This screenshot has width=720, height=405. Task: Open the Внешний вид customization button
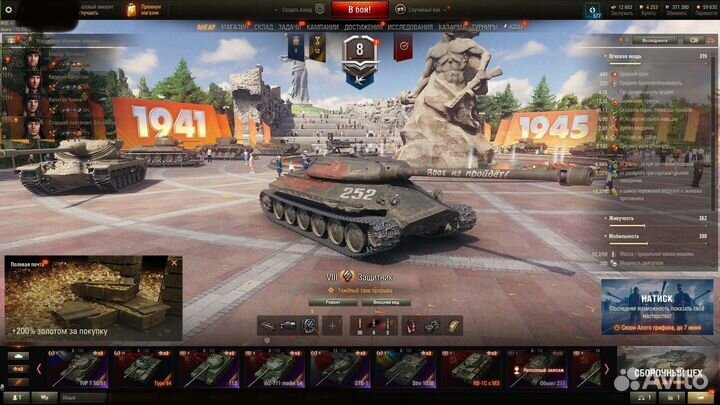point(387,300)
